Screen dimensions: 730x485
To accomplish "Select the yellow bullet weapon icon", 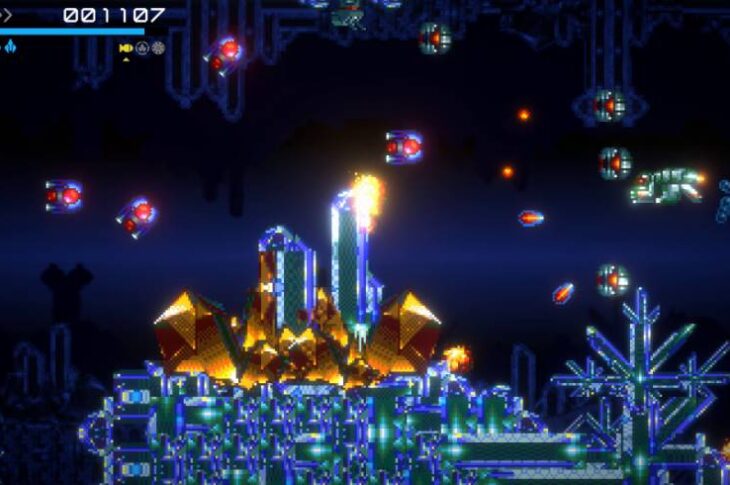I will pos(126,48).
